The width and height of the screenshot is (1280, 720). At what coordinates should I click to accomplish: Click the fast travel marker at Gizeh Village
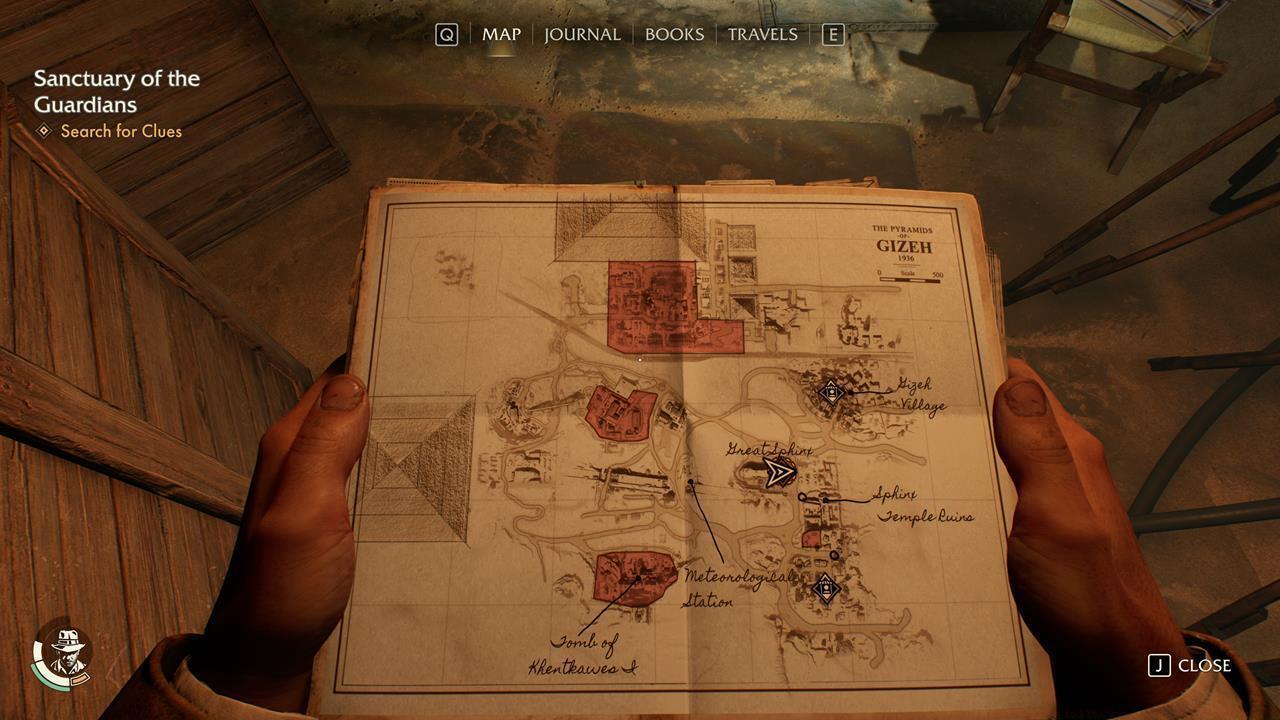tap(830, 392)
